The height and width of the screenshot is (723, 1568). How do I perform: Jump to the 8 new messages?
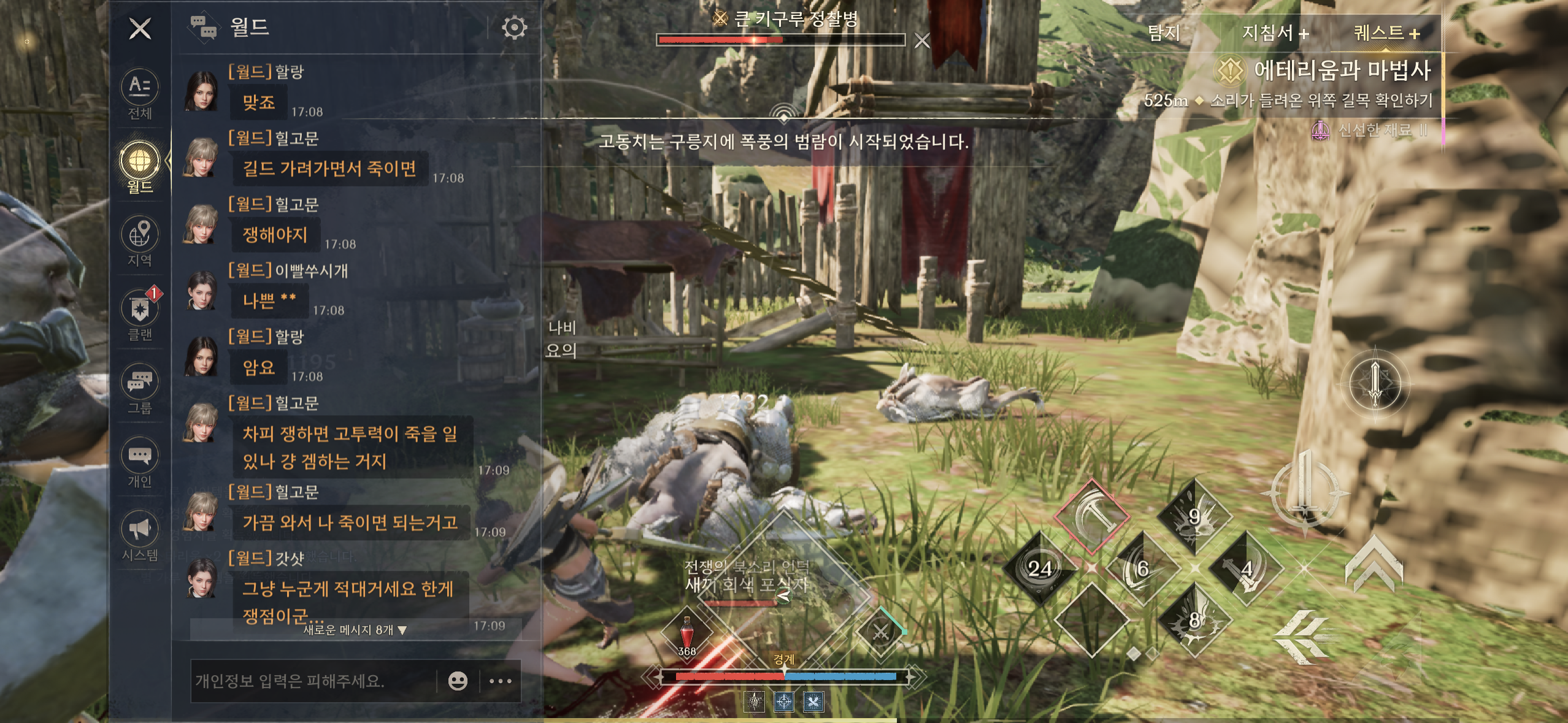coord(355,630)
